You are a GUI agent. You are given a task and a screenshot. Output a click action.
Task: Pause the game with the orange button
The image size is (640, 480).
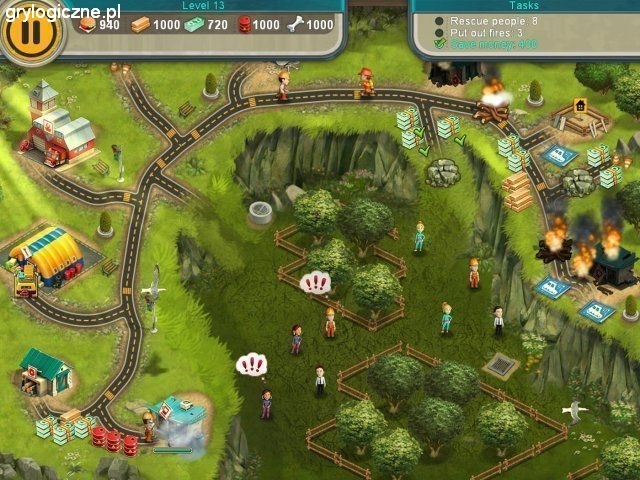point(30,29)
